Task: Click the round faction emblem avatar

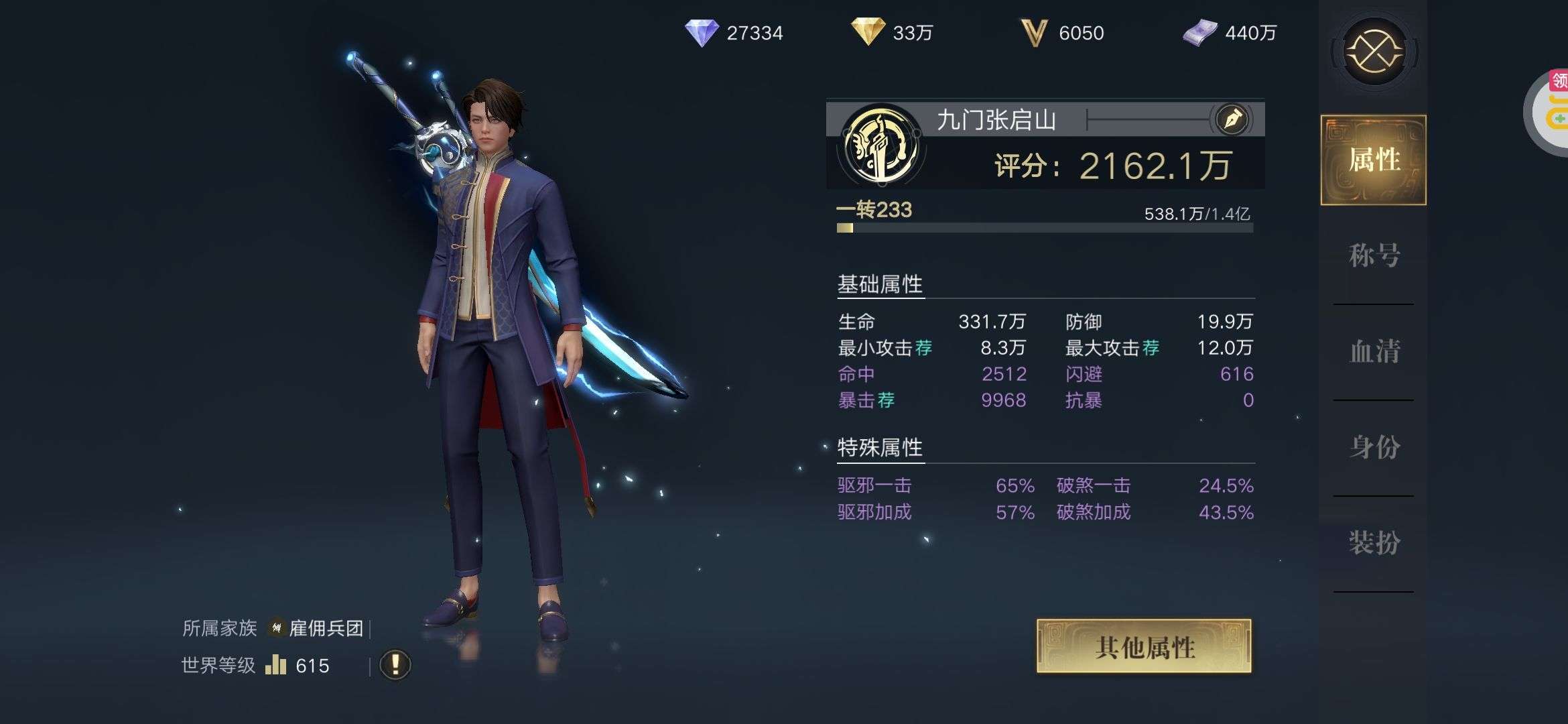Action: (x=880, y=145)
